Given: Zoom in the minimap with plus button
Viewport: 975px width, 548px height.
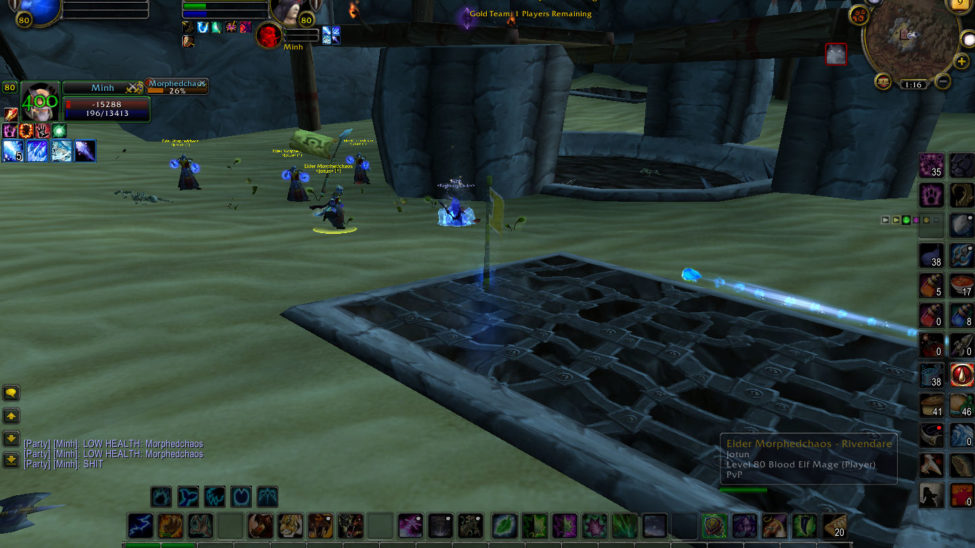Looking at the screenshot, I should pyautogui.click(x=961, y=62).
